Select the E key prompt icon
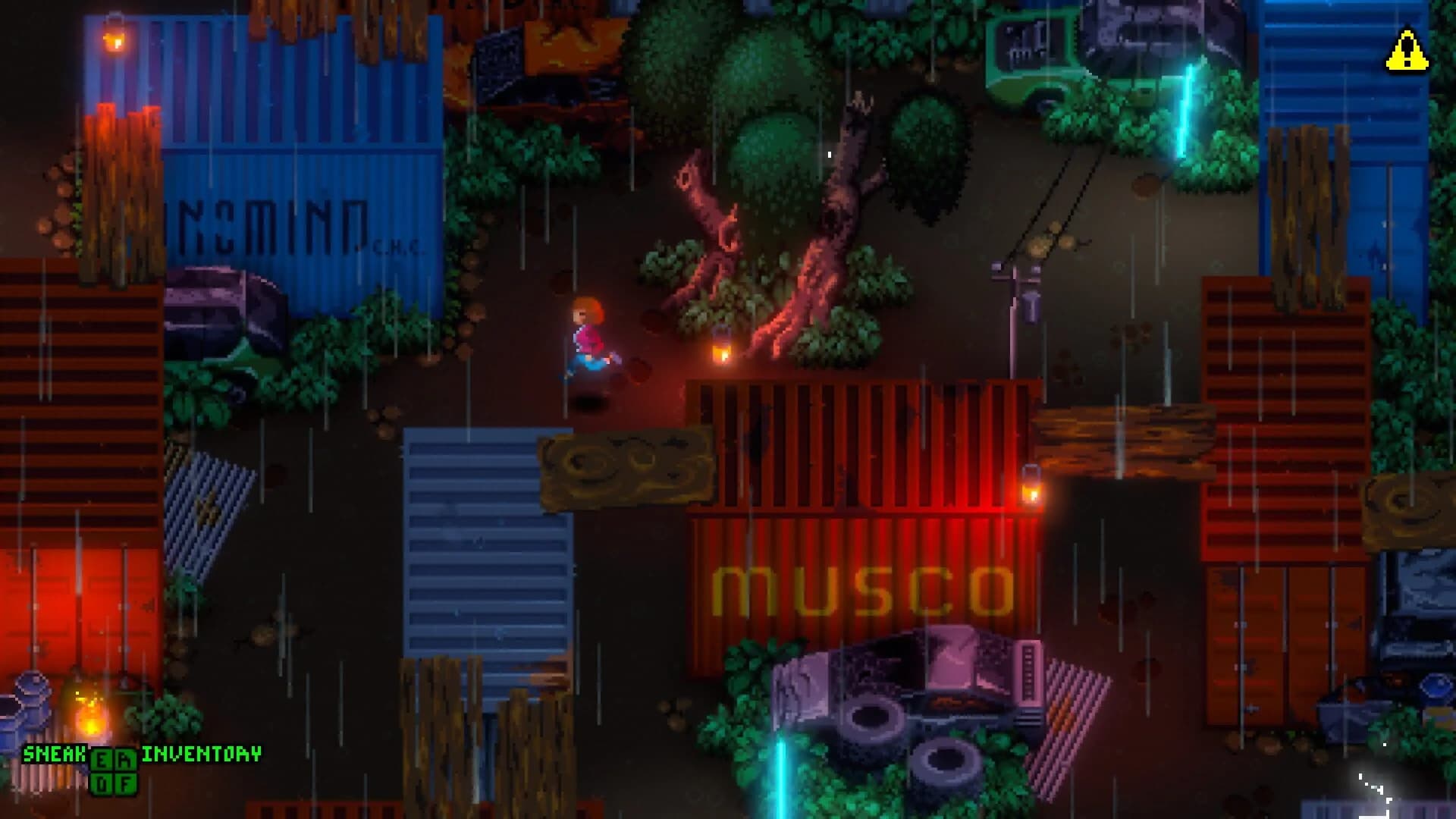Viewport: 1456px width, 819px height. pos(101,759)
